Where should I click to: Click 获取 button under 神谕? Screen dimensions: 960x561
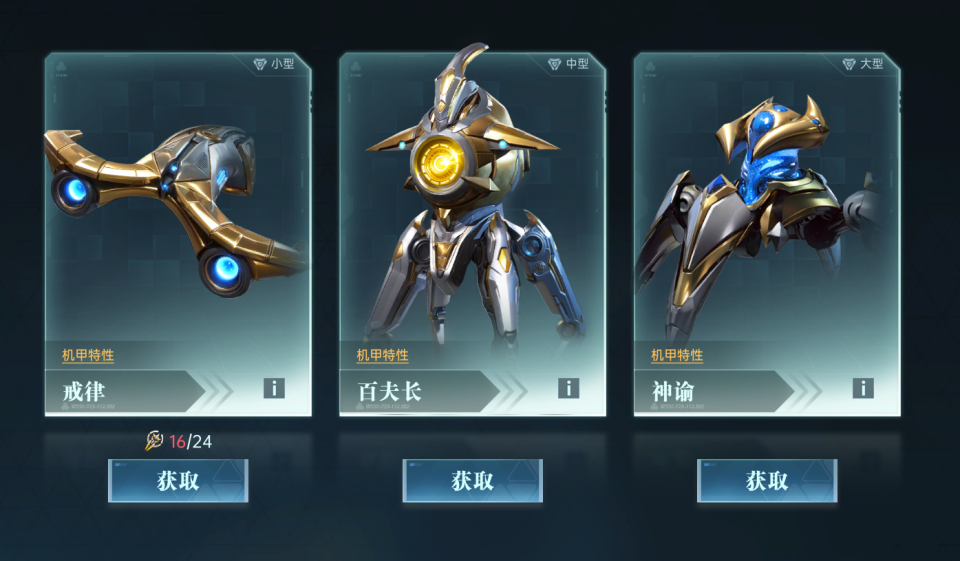point(767,481)
